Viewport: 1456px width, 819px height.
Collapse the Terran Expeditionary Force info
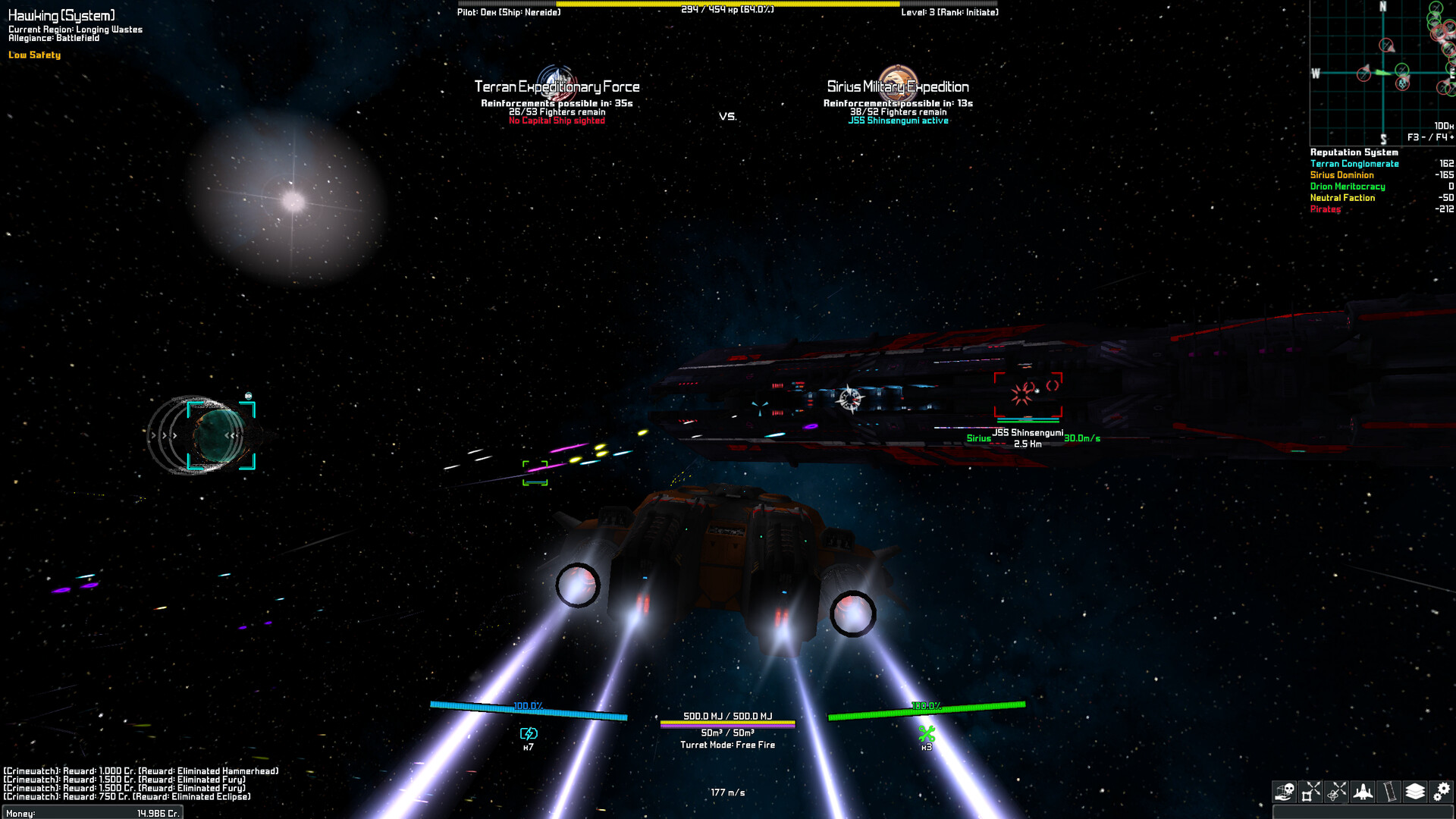coord(557,86)
